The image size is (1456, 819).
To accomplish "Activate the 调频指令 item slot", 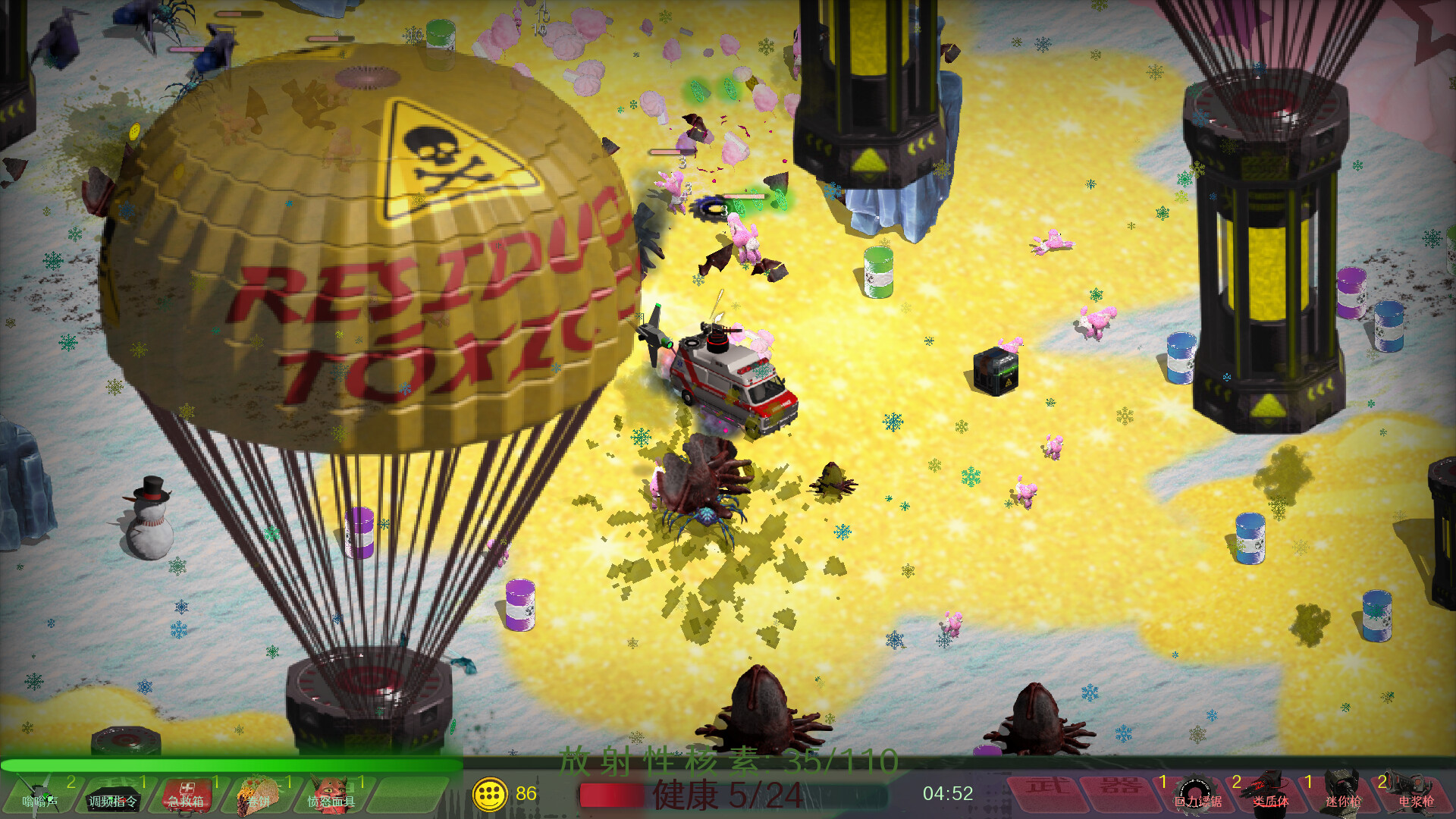I will coord(113,794).
